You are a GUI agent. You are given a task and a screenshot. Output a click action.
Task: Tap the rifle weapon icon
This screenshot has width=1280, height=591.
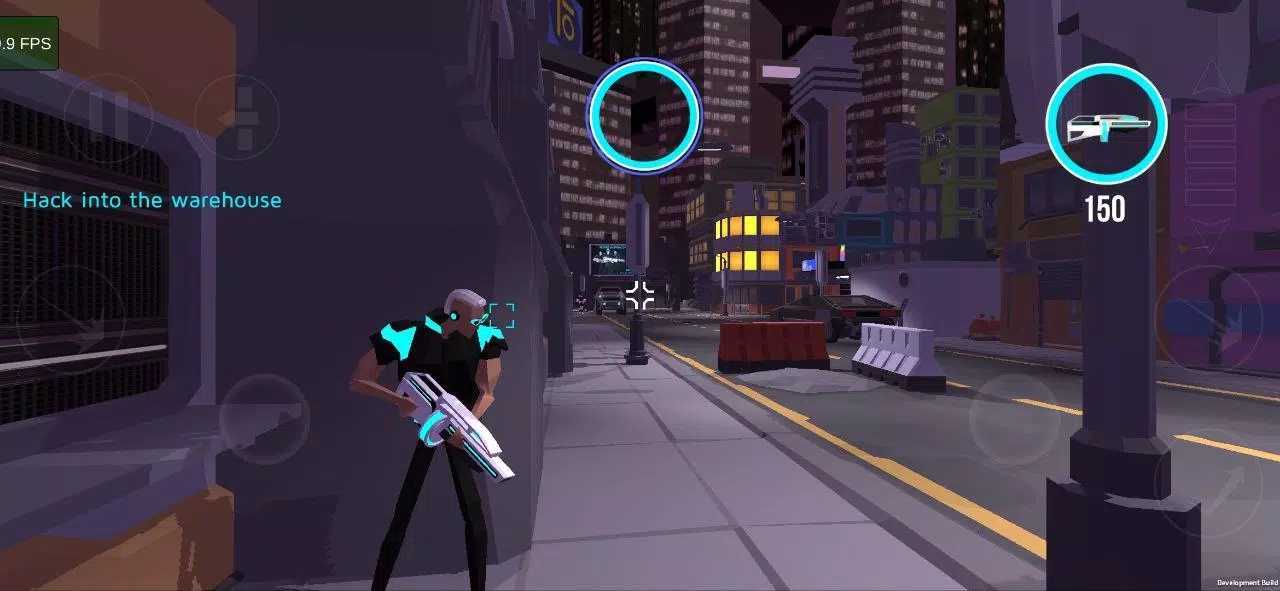[x=1106, y=124]
